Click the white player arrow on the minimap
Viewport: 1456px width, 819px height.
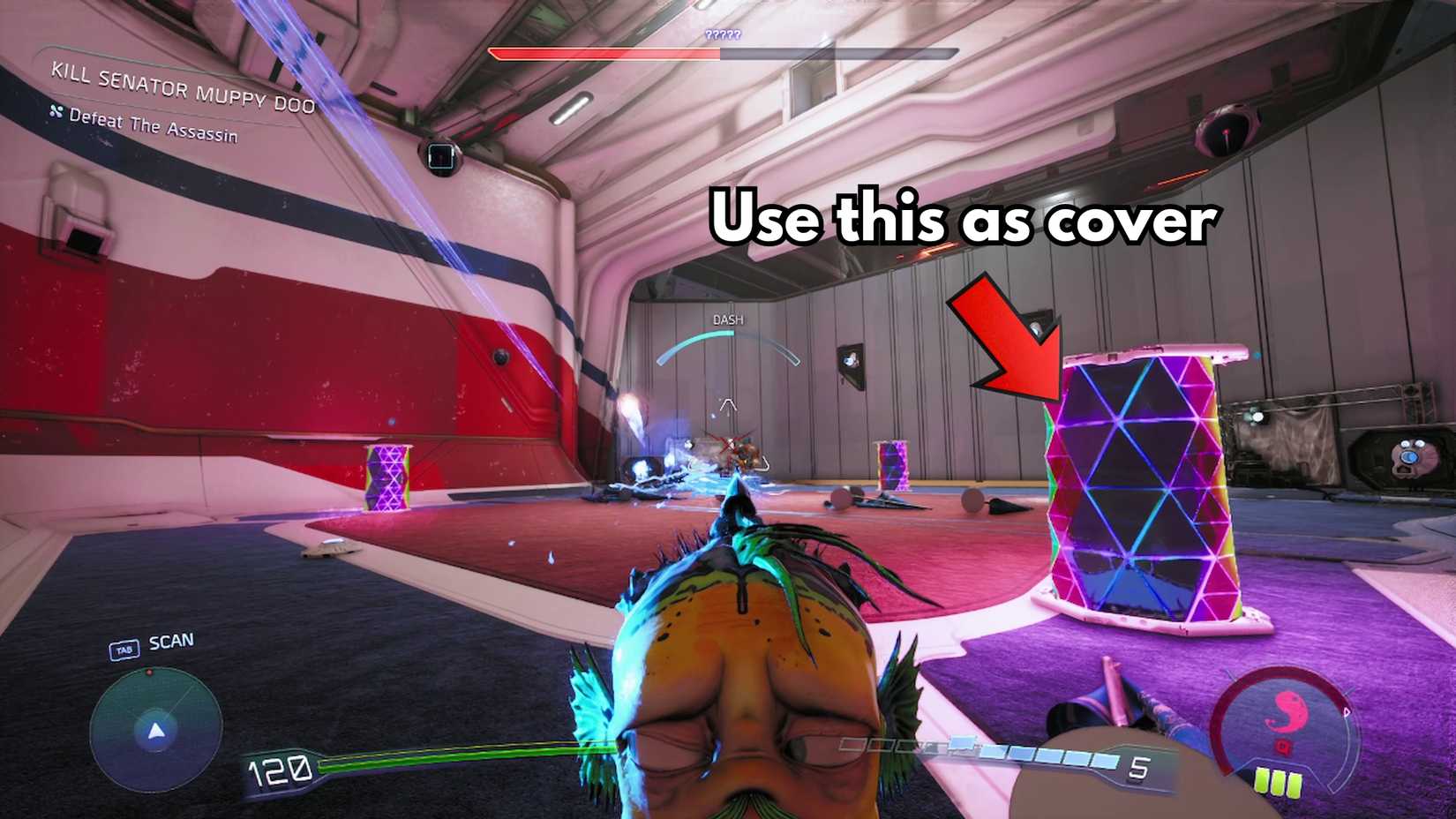155,731
